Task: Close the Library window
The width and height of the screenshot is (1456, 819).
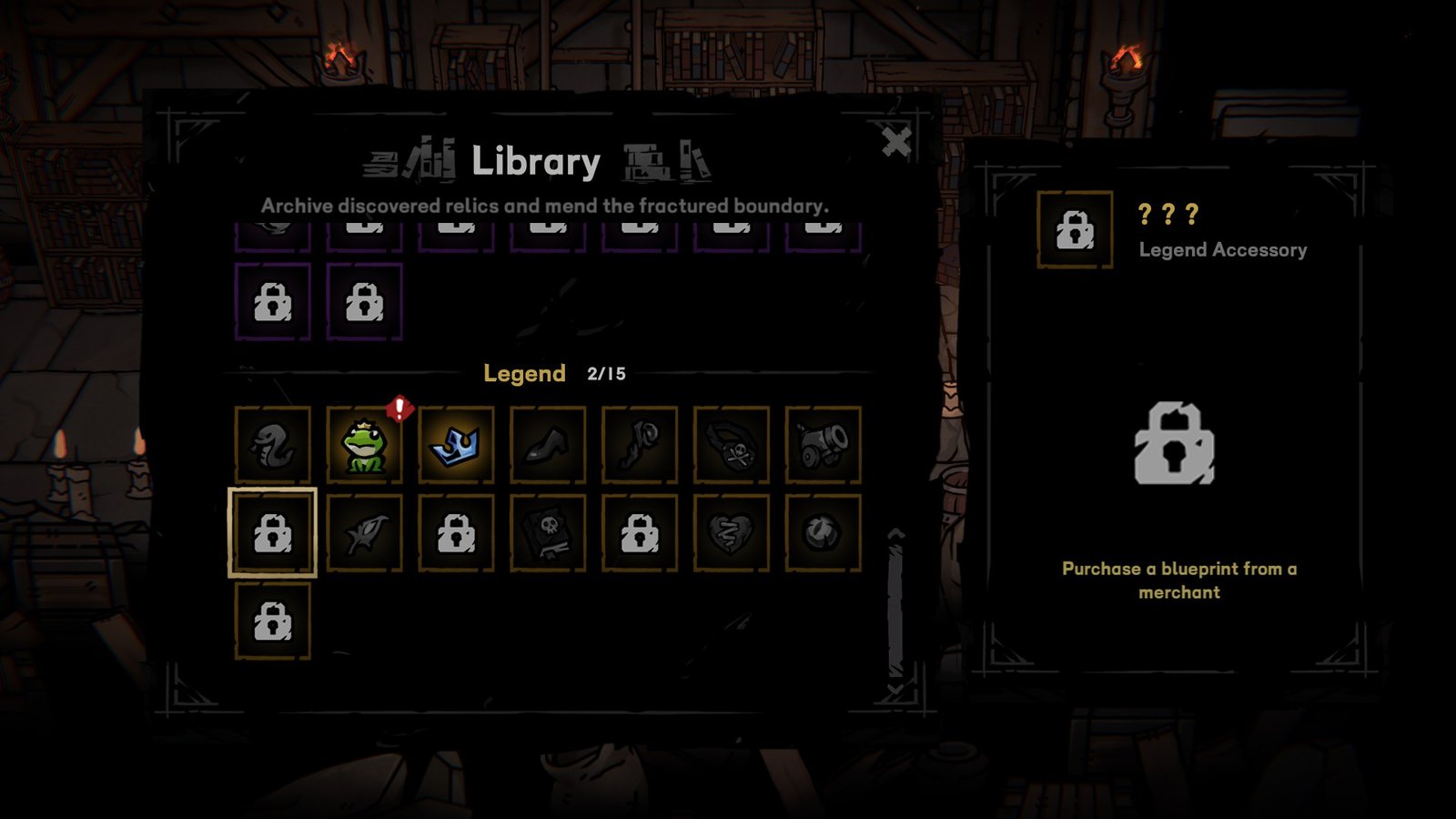Action: click(897, 139)
